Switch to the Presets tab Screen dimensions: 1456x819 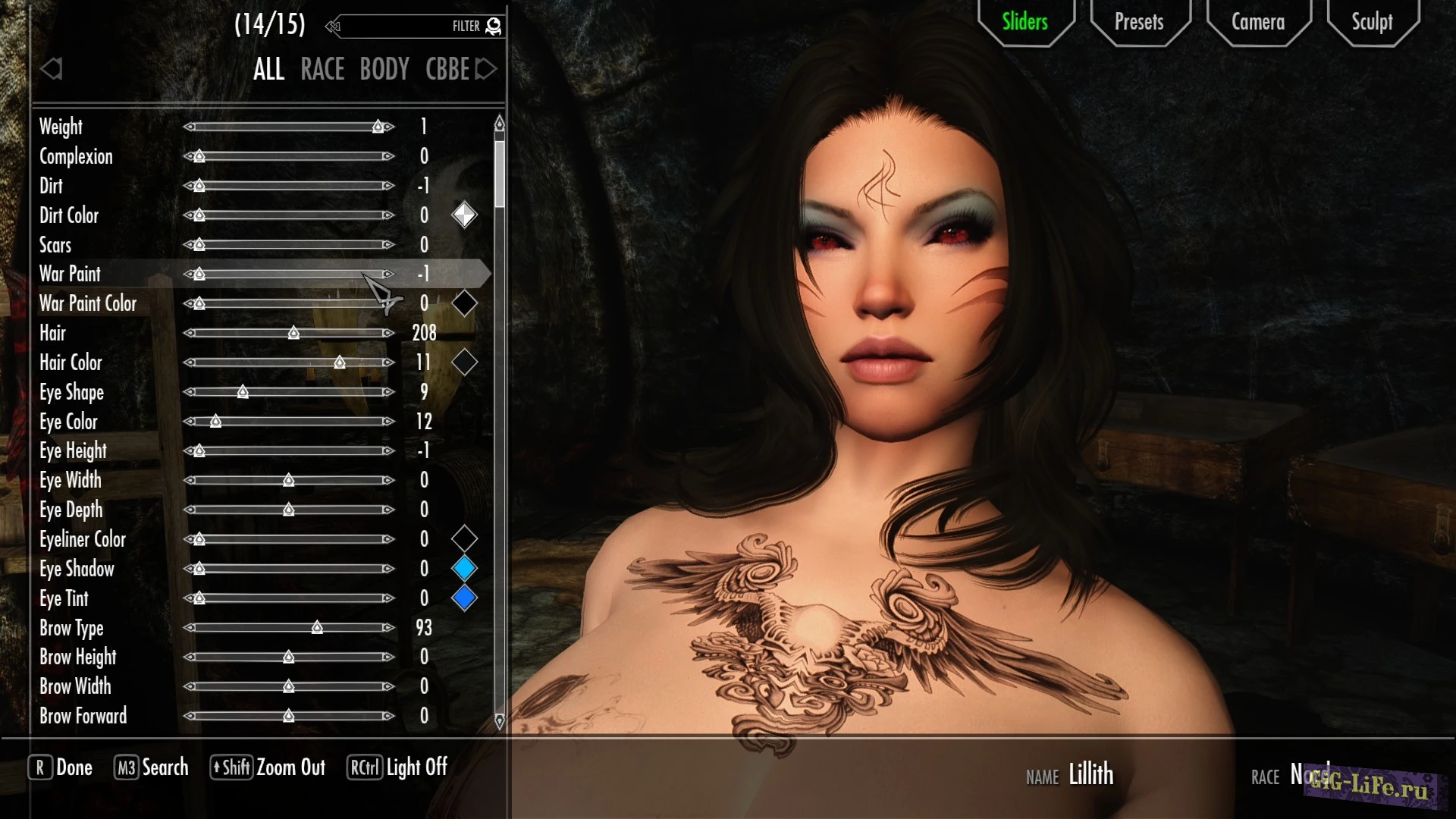tap(1139, 22)
